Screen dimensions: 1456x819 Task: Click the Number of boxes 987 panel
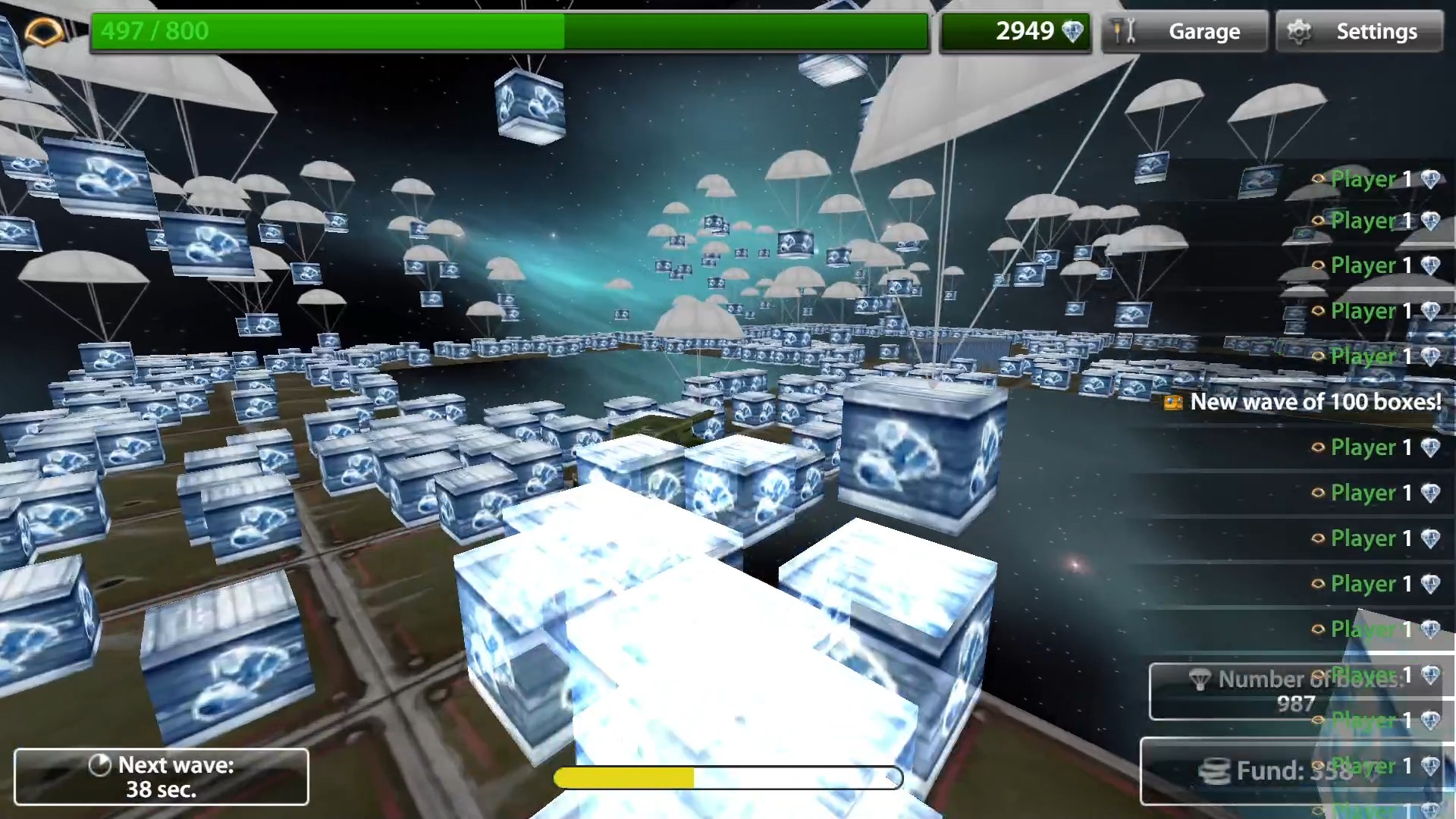(x=1297, y=690)
